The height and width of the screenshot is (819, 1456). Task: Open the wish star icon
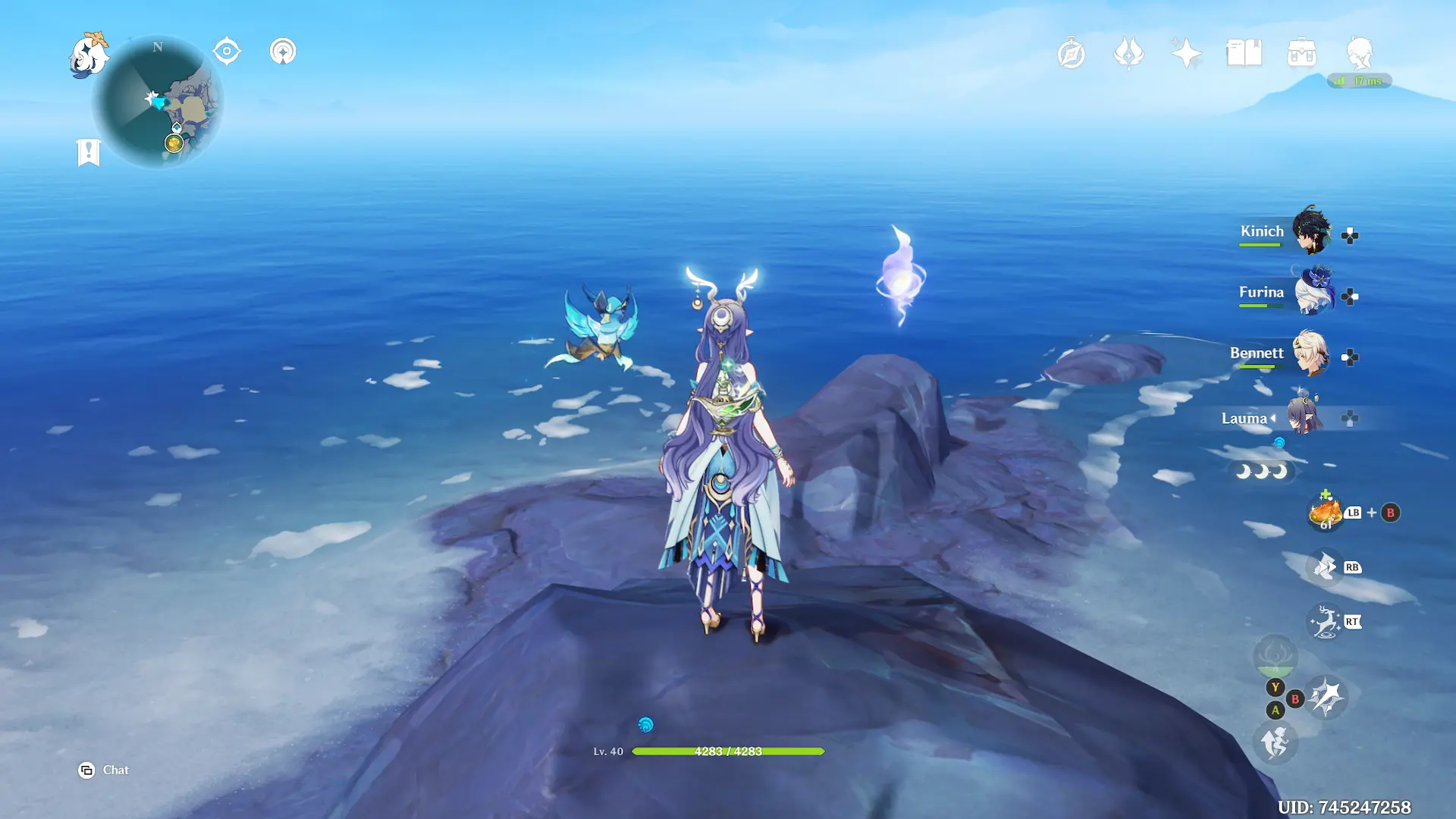pos(1186,53)
